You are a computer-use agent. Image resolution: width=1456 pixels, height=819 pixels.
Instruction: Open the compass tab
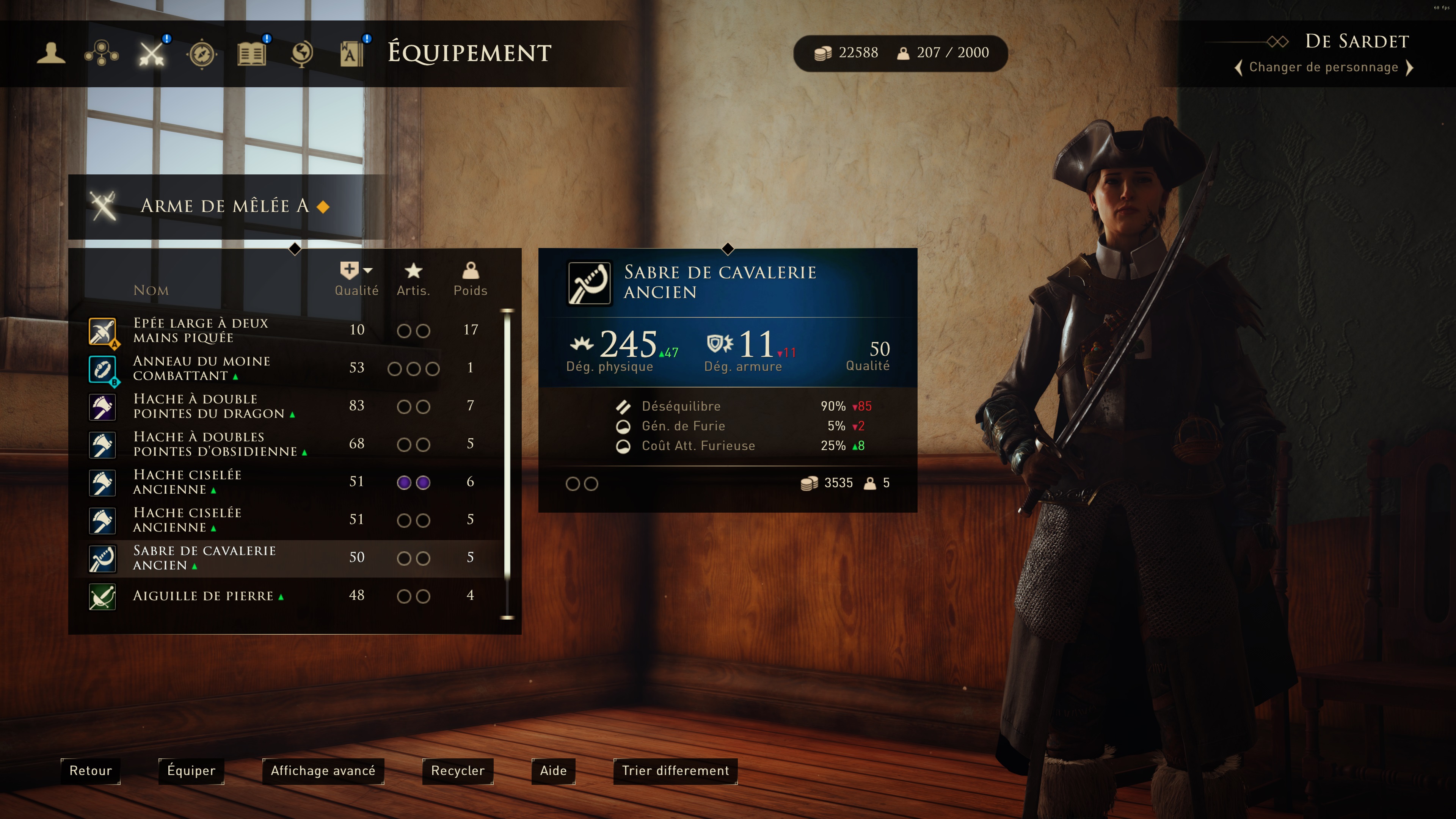(x=202, y=54)
